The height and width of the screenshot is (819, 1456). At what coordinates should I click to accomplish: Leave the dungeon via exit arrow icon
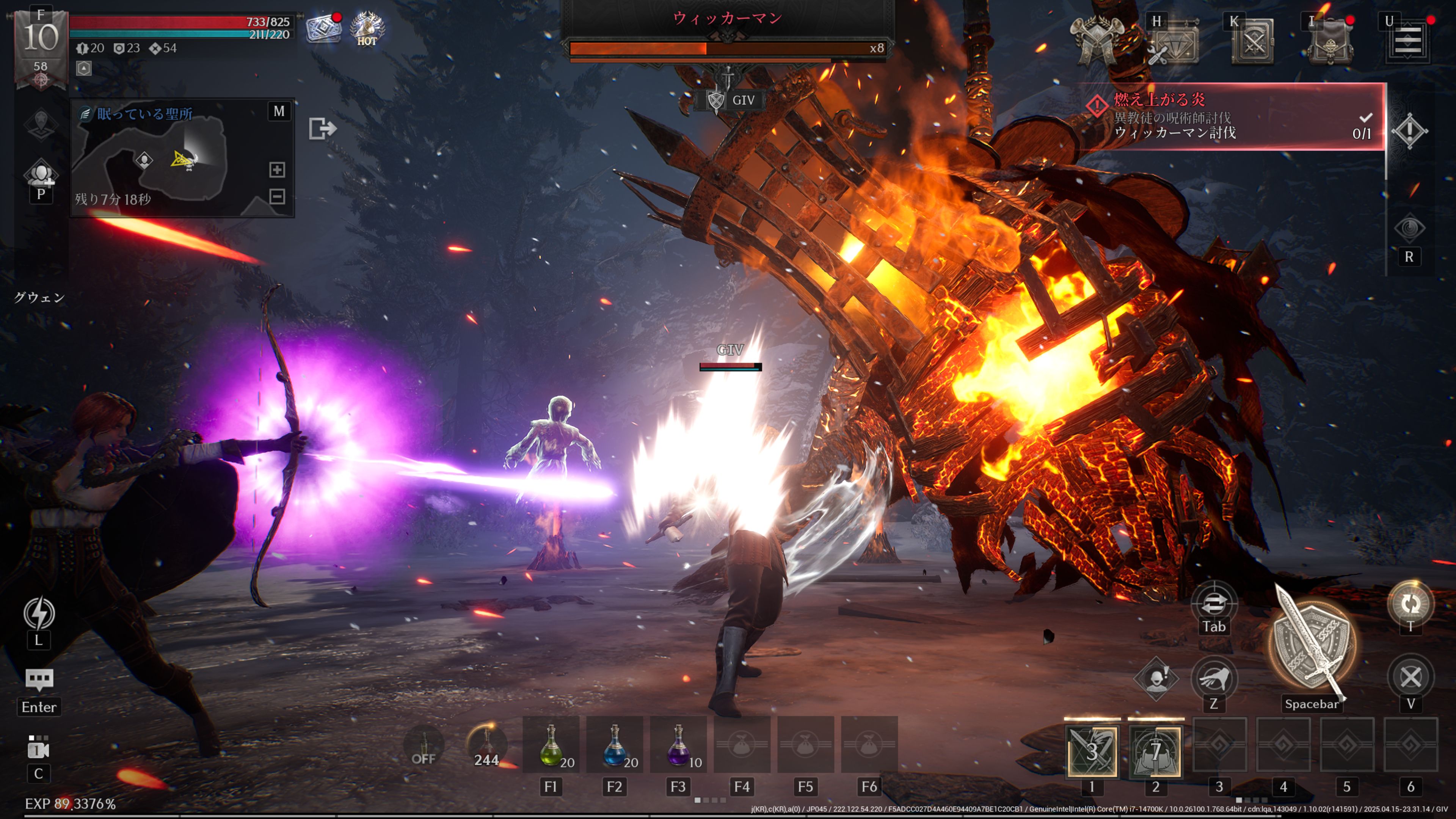tap(322, 129)
